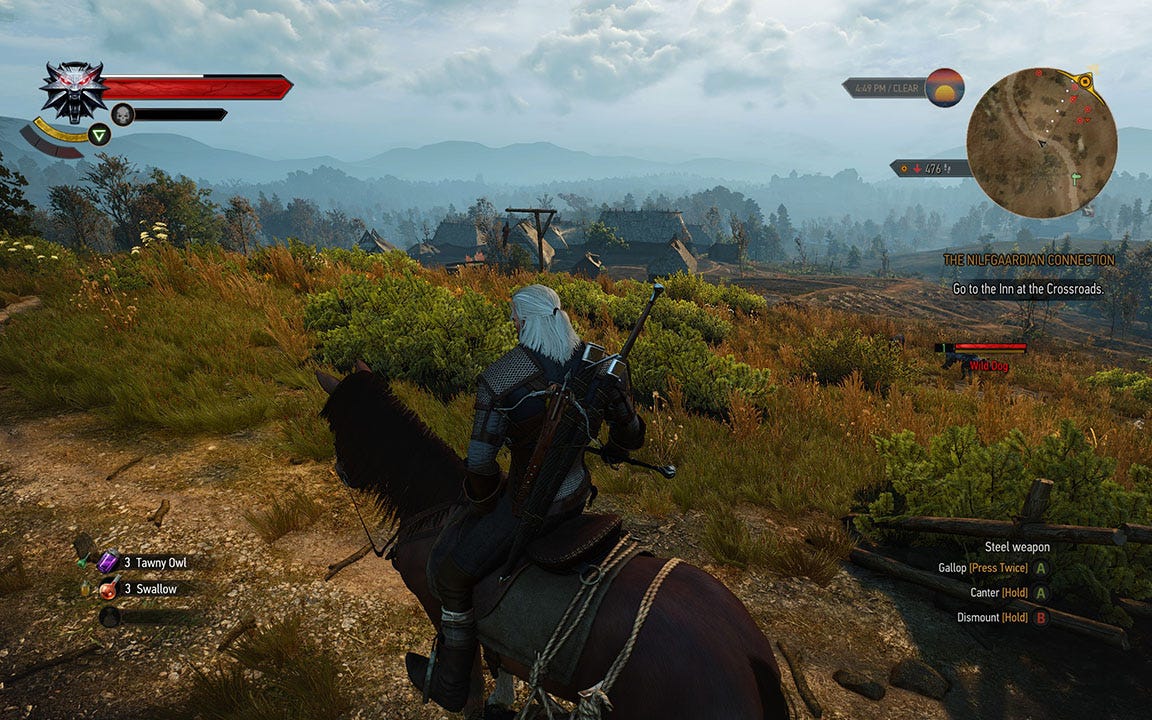Use the Tawny Owl potion slot
Image resolution: width=1152 pixels, height=720 pixels.
pyautogui.click(x=108, y=563)
